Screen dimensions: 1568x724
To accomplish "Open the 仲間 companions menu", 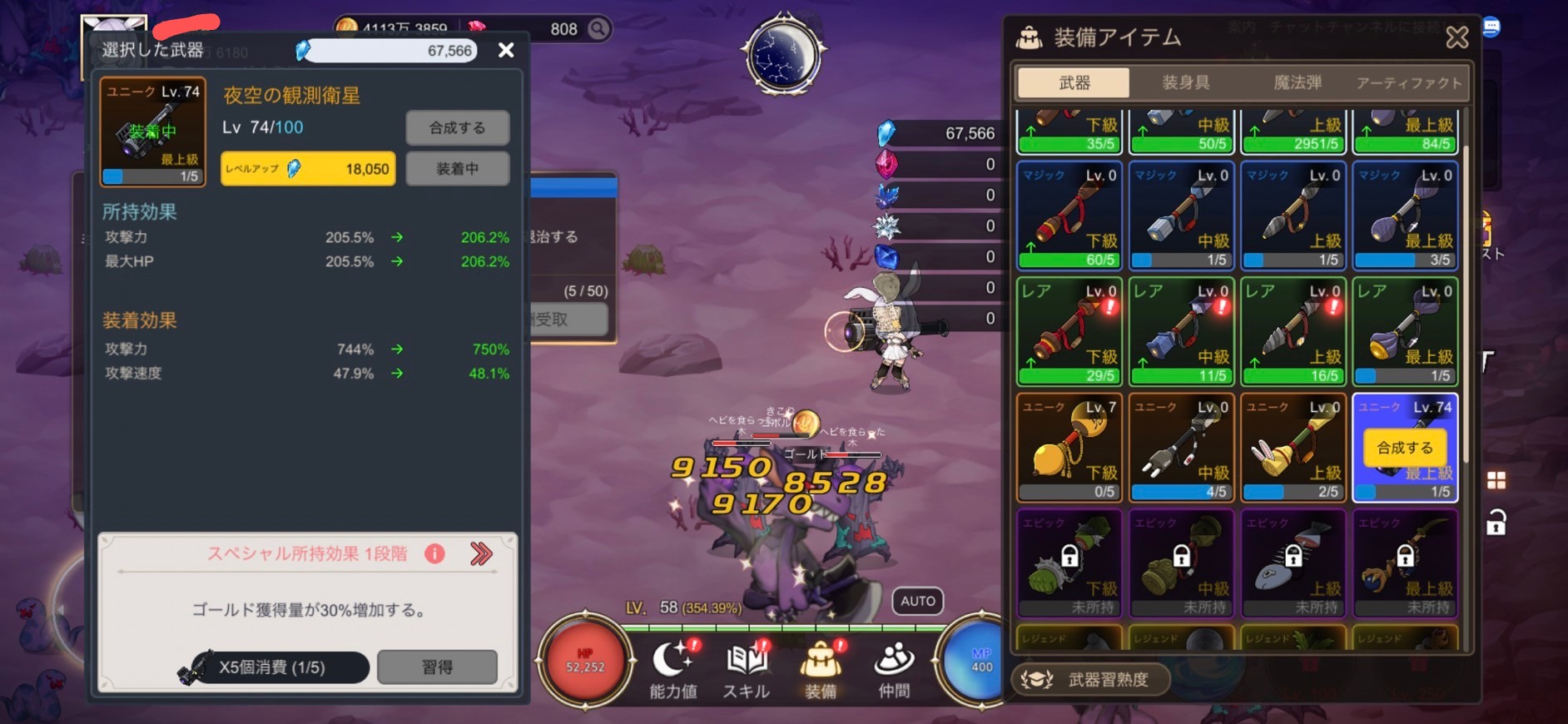I will coord(894,670).
